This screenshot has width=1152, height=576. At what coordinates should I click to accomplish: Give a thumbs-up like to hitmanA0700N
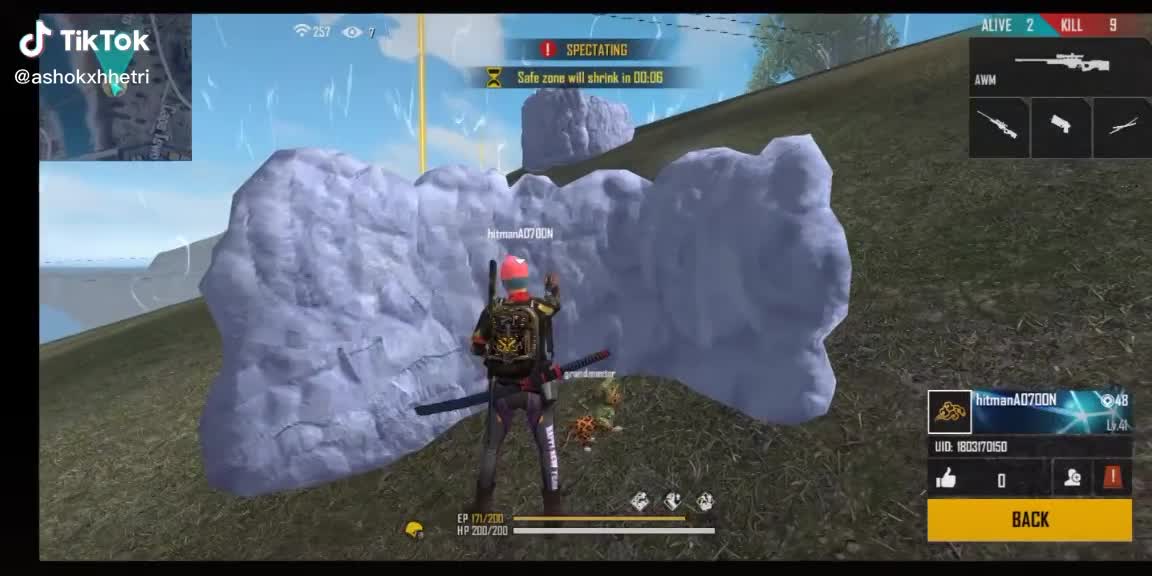[946, 479]
